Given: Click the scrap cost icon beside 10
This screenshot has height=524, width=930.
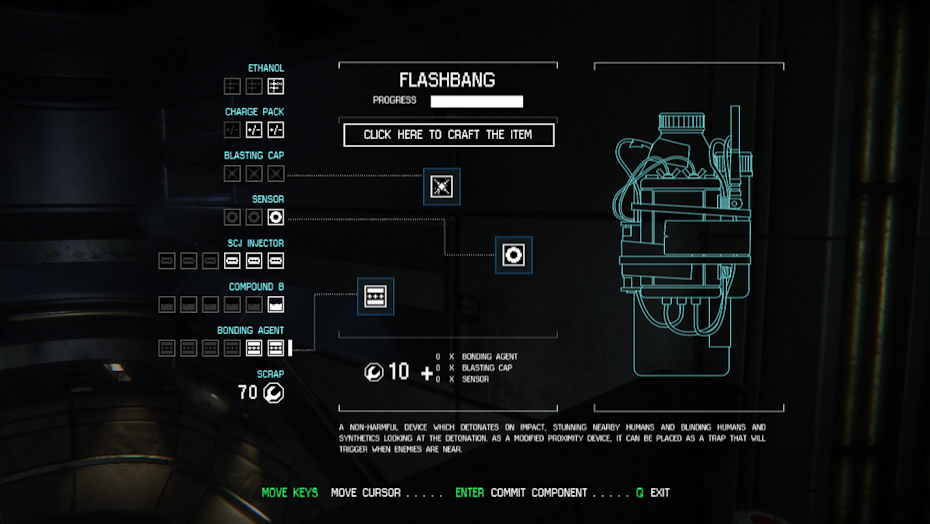Looking at the screenshot, I should tap(373, 372).
